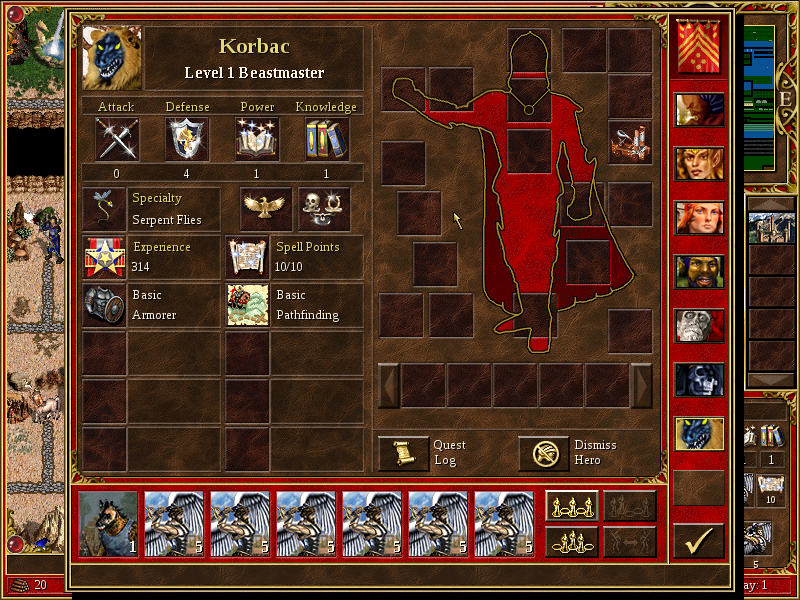Show the Spell Power stat icon
Viewport: 800px width, 600px height.
click(257, 139)
